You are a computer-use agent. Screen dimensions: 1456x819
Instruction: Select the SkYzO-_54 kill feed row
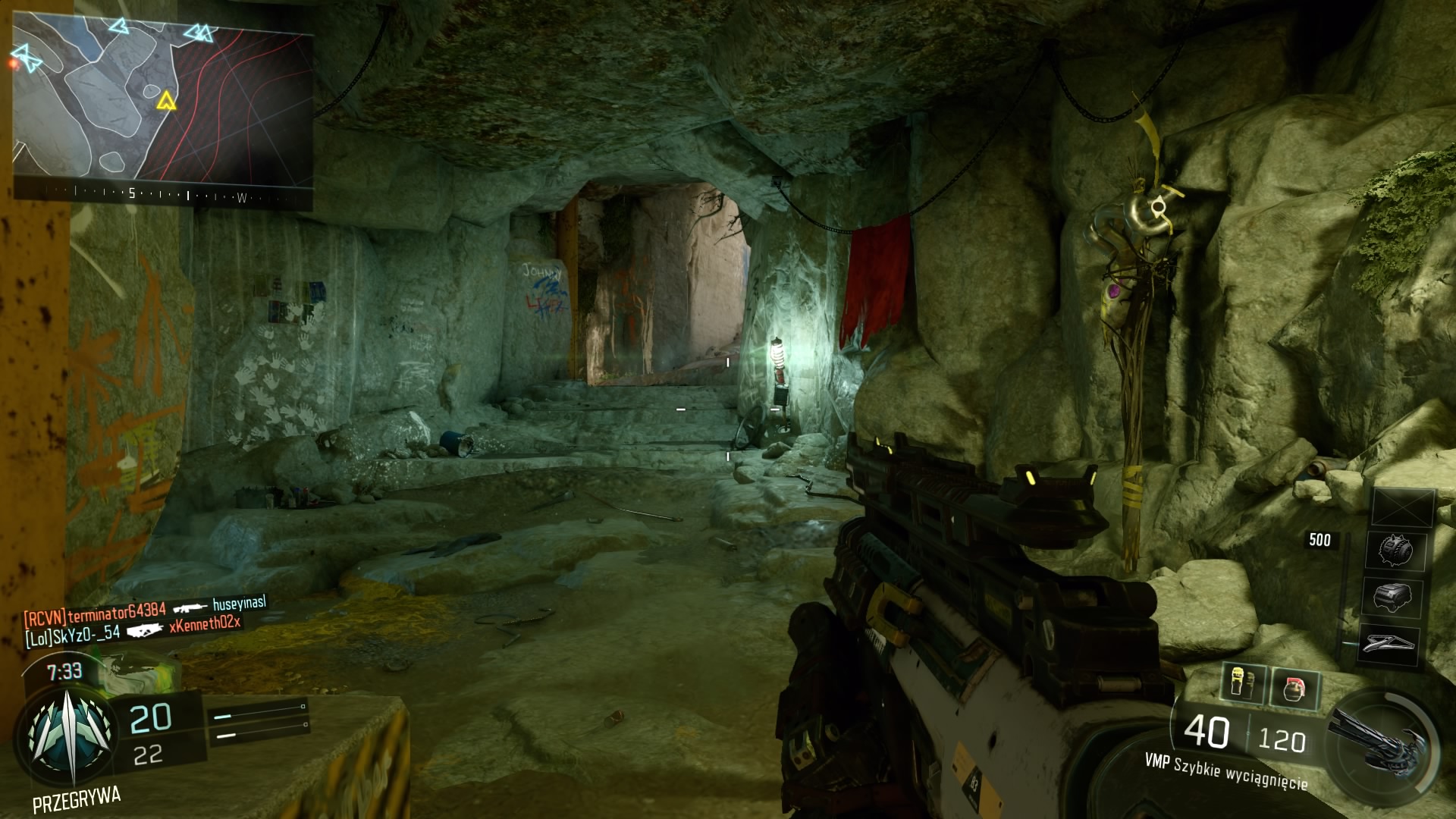(133, 630)
